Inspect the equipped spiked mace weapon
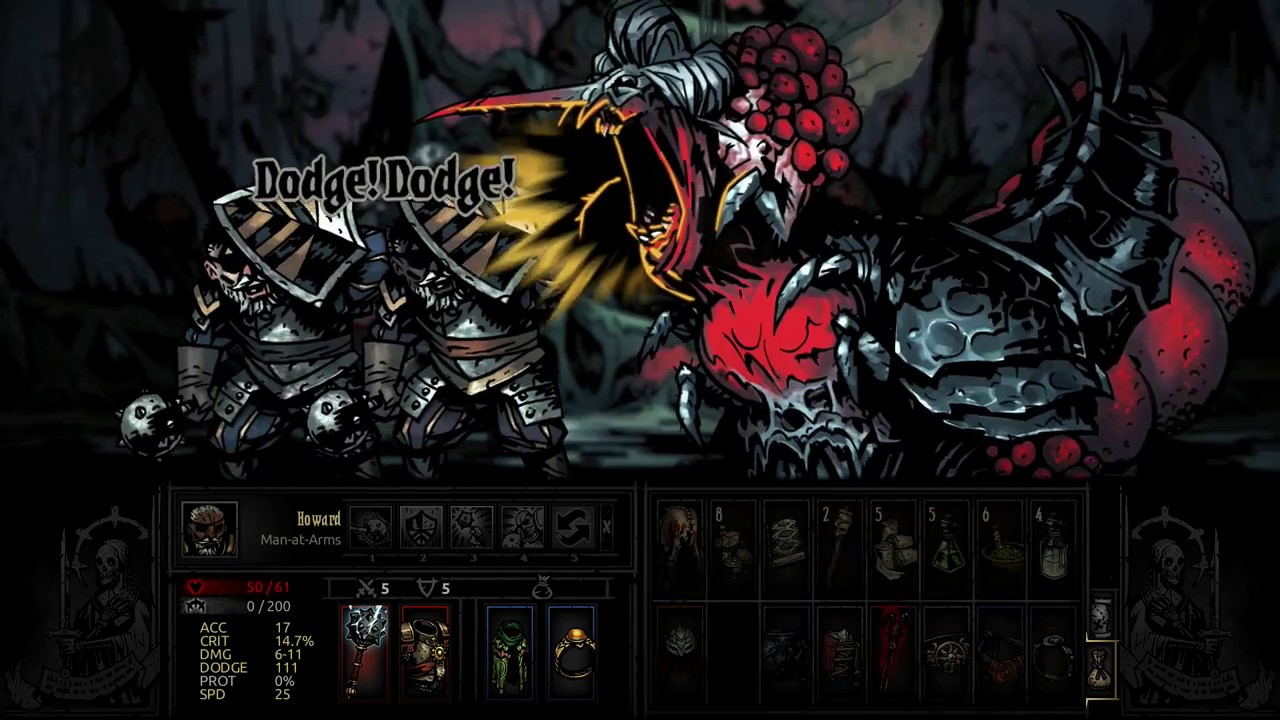Screen dimensions: 1280x720 pos(365,651)
